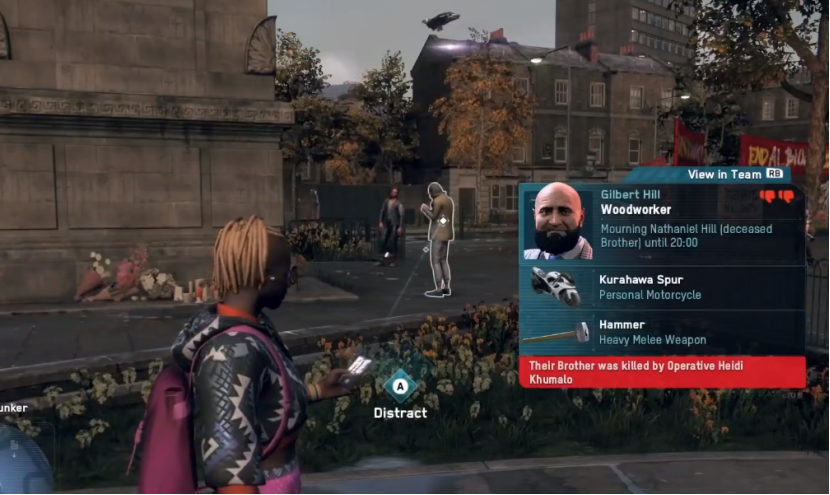Viewport: 830px width, 495px height.
Task: Click the red Operative Heidi Khumalo warning banner
Action: coord(662,372)
